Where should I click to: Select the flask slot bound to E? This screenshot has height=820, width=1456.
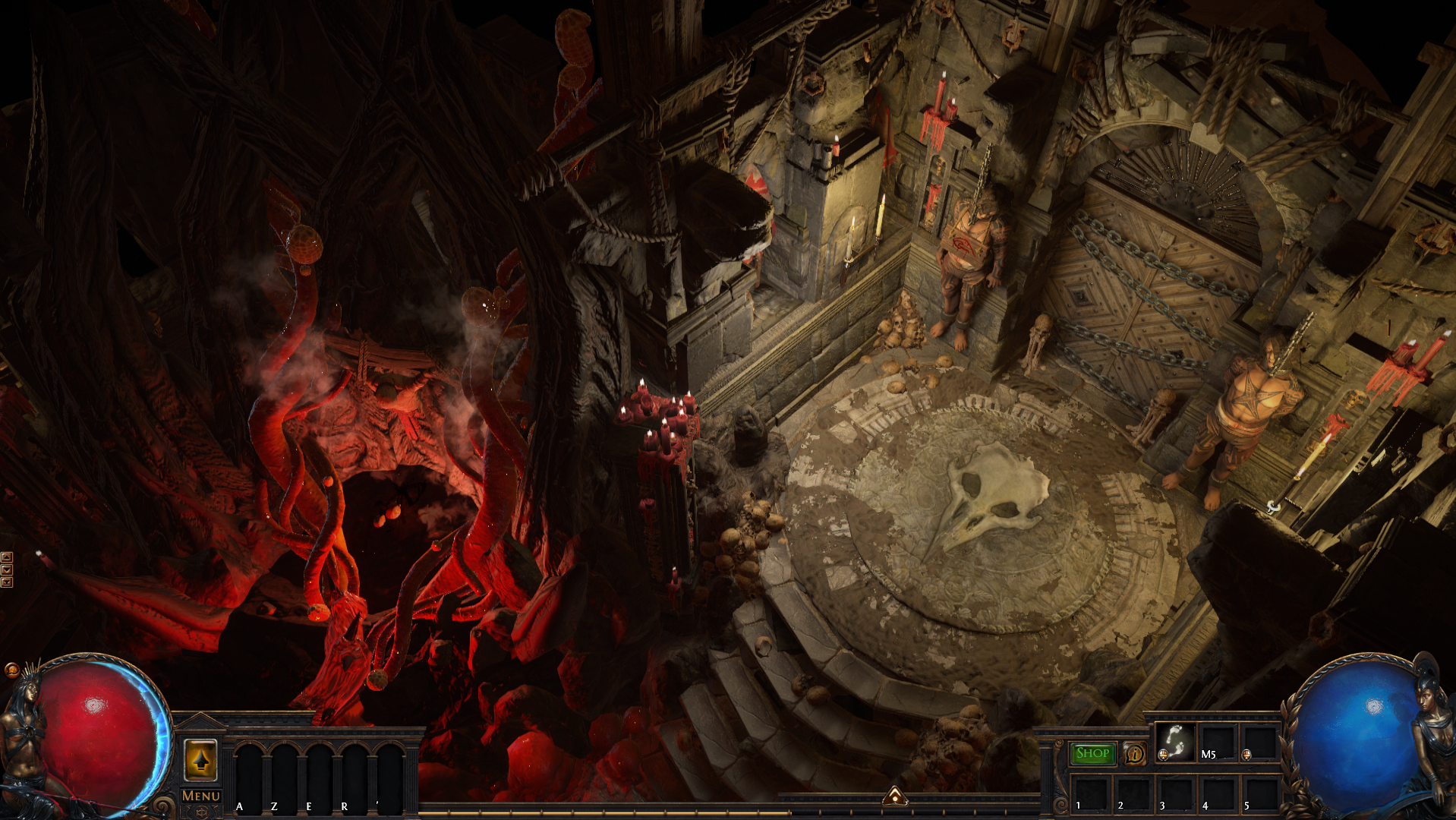(320, 774)
